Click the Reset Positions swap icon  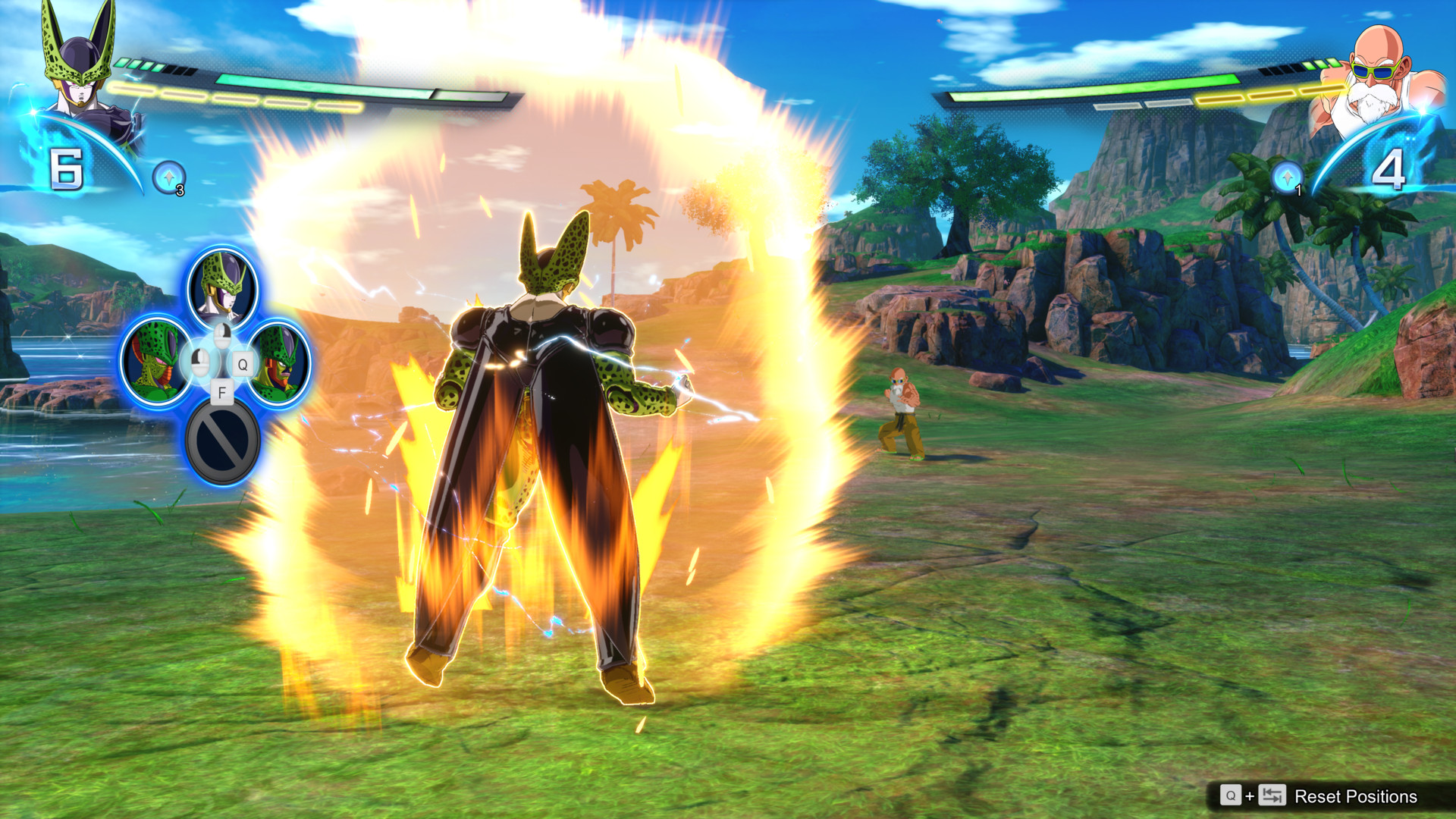[x=1272, y=796]
